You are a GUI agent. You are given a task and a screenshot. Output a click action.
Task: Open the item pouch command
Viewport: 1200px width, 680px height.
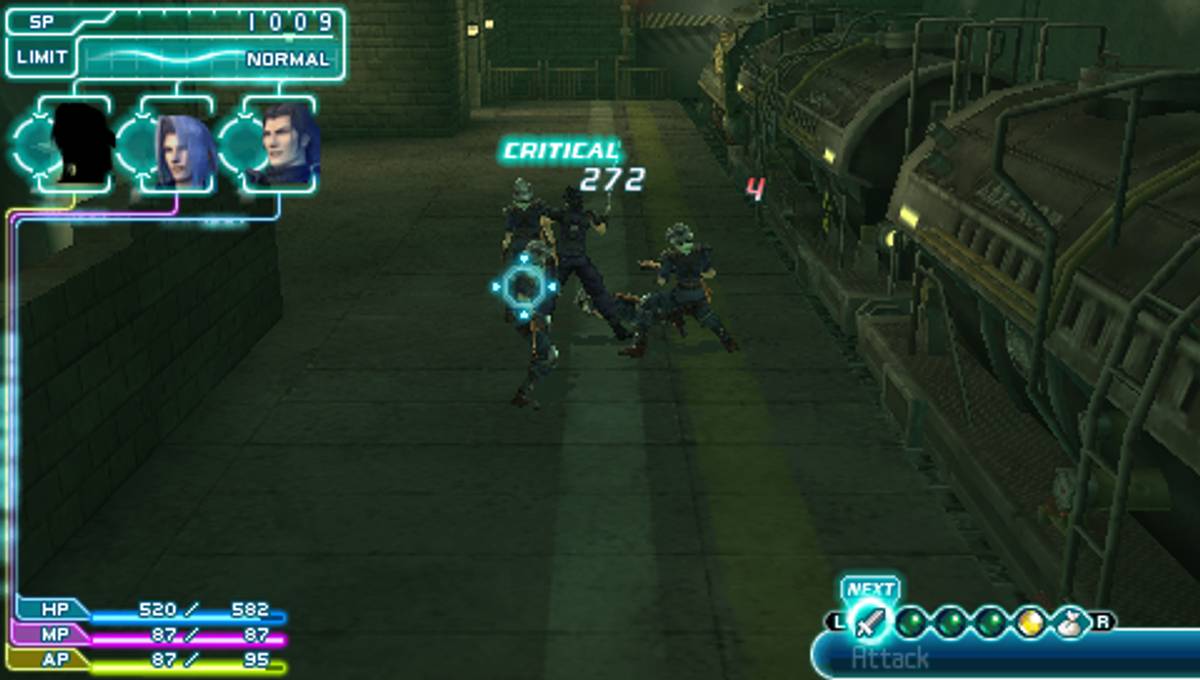[x=1069, y=622]
